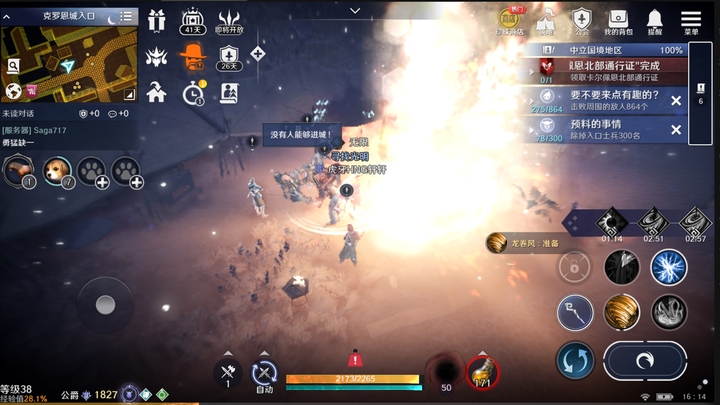Open the 公会 guild shield icon
Viewport: 720px width, 405px height.
pyautogui.click(x=581, y=21)
